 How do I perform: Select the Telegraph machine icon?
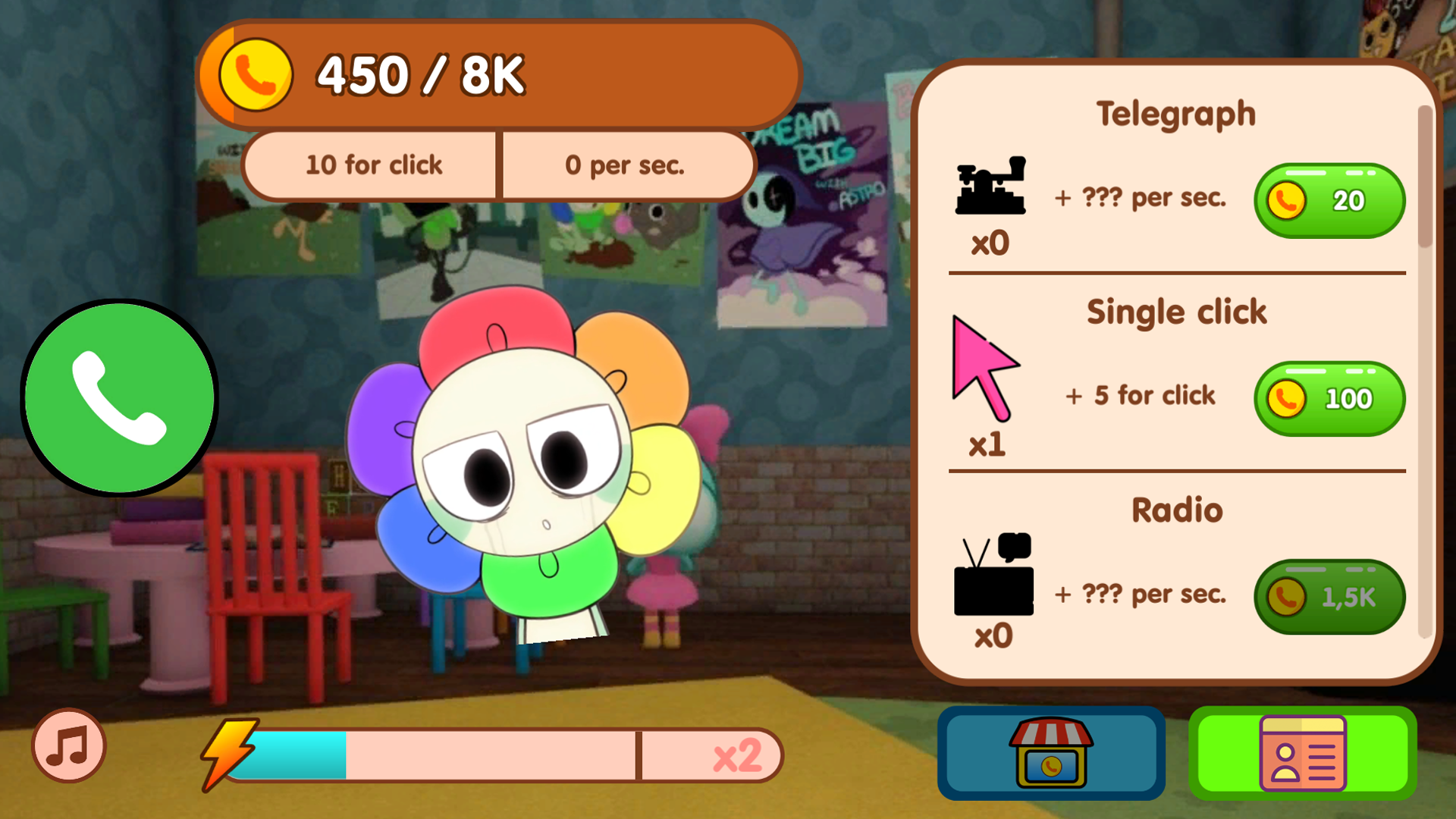click(992, 190)
